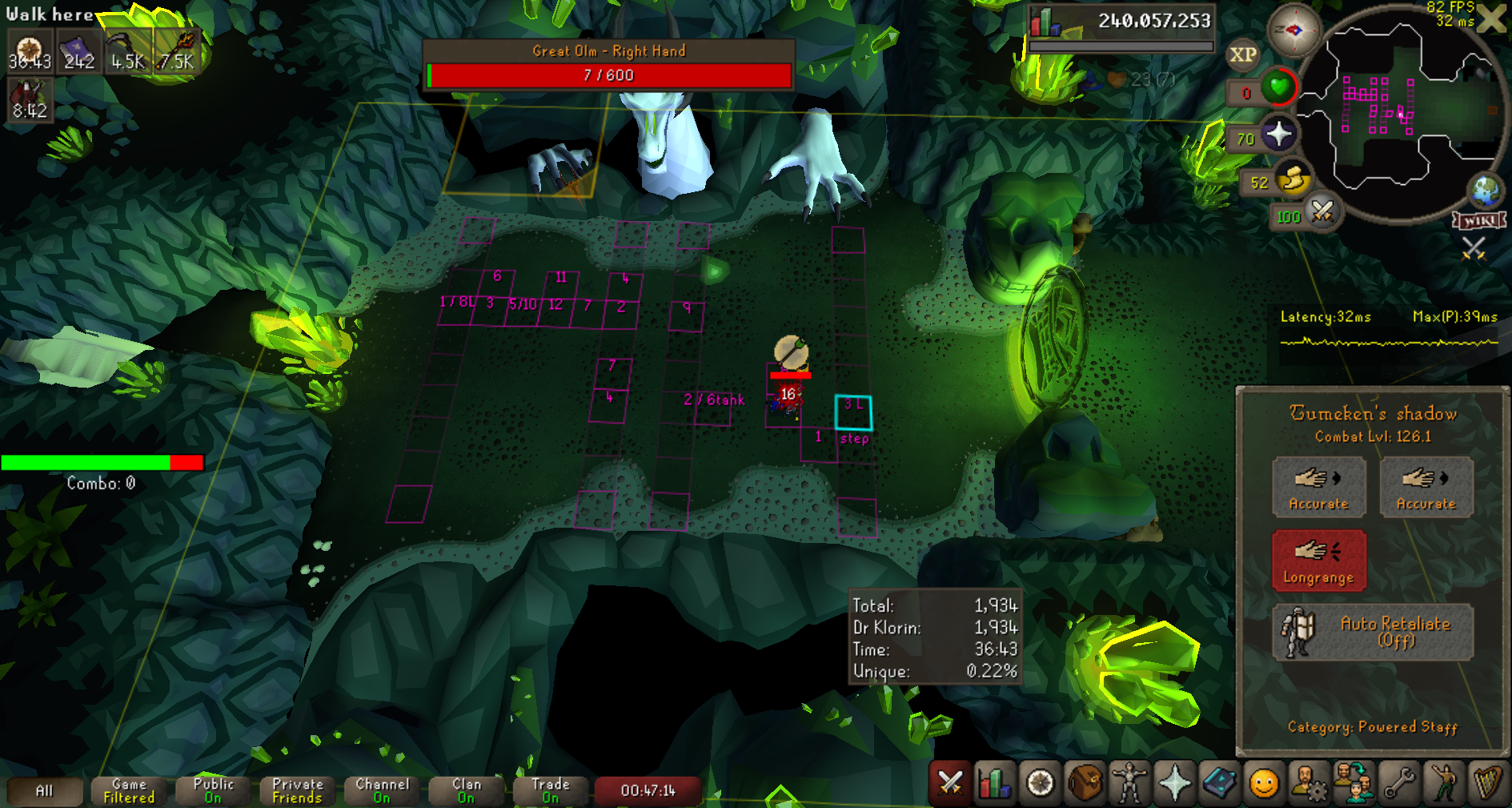The width and height of the screenshot is (1512, 808).
Task: Toggle quick prayers via the prayer orb
Action: point(1278,134)
